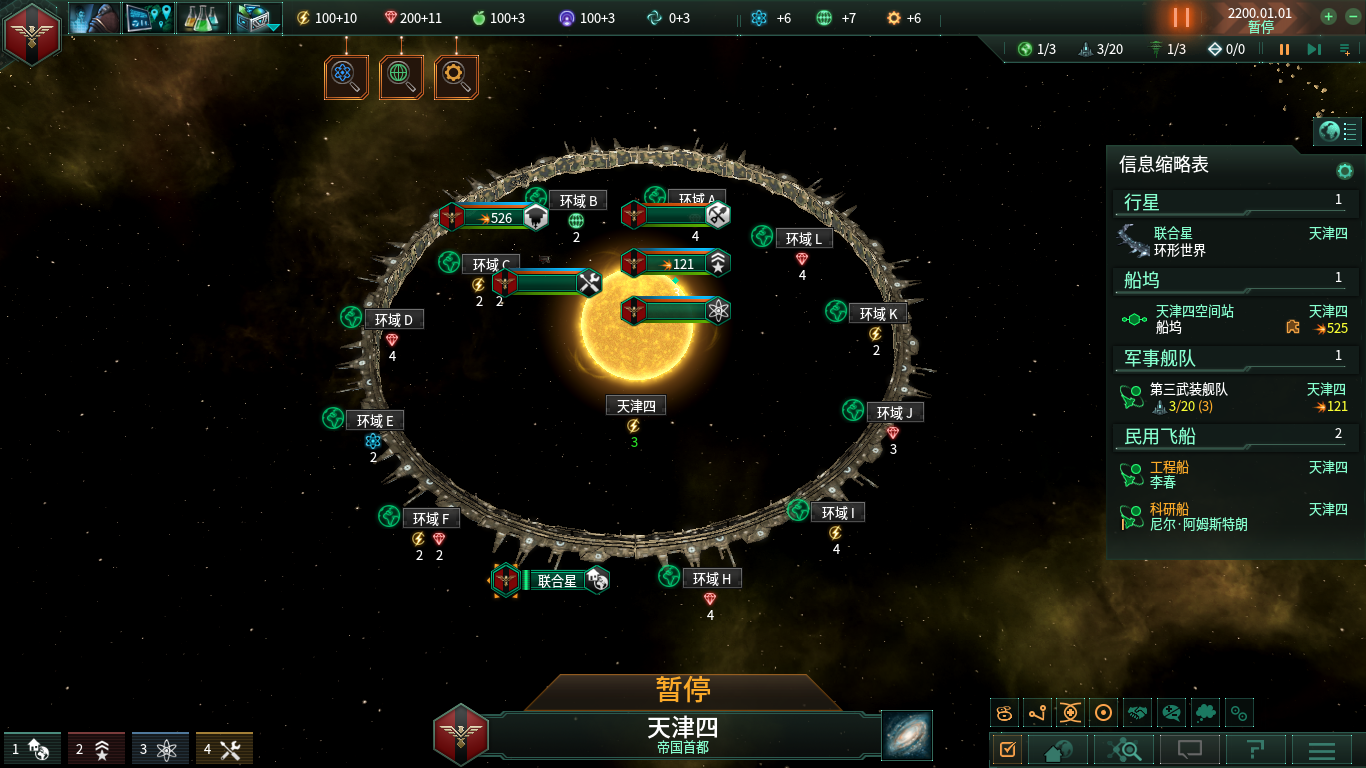Click the engineering research gear alert

tap(456, 77)
